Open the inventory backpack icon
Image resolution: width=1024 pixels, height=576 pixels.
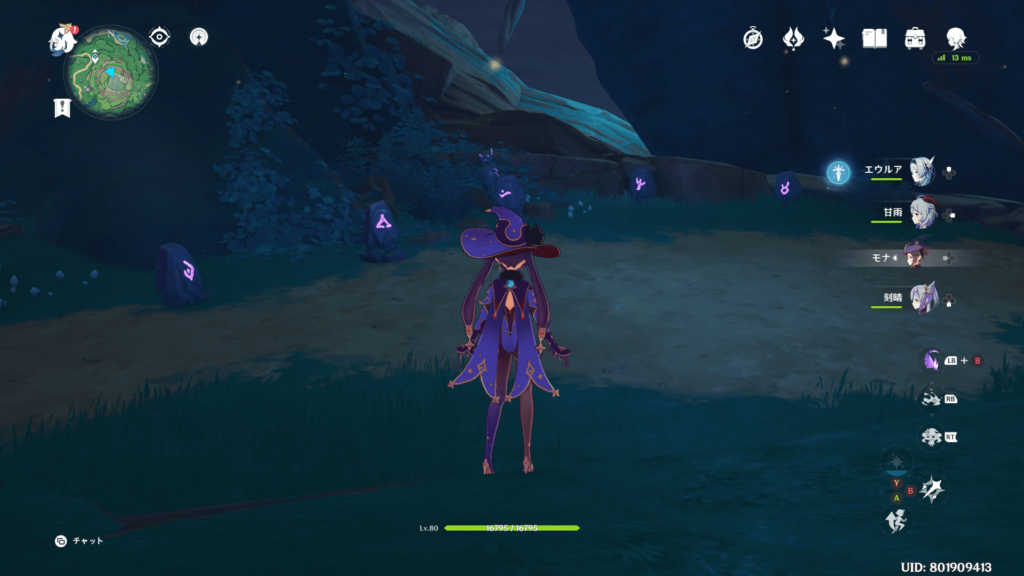[914, 39]
